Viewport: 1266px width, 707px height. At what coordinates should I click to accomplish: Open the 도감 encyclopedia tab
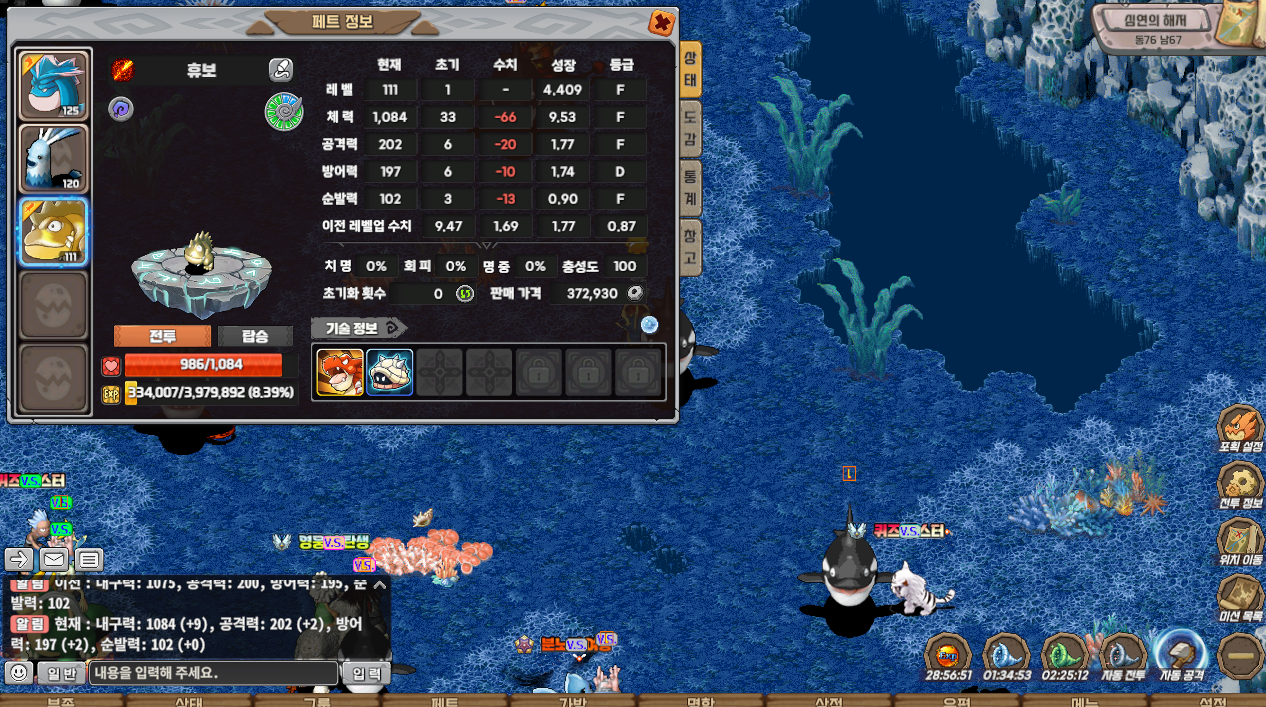click(x=690, y=130)
